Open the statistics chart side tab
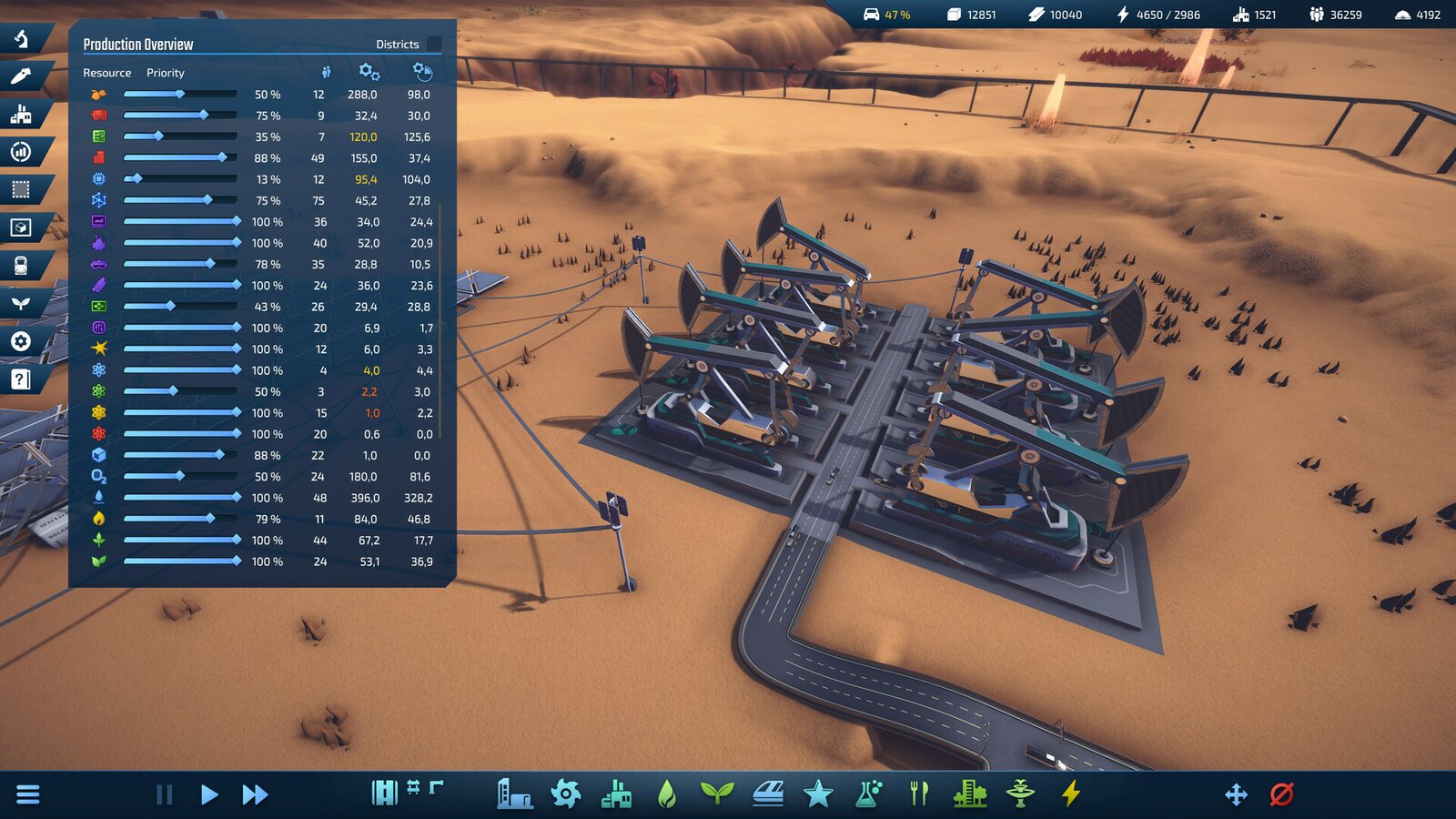 21,152
